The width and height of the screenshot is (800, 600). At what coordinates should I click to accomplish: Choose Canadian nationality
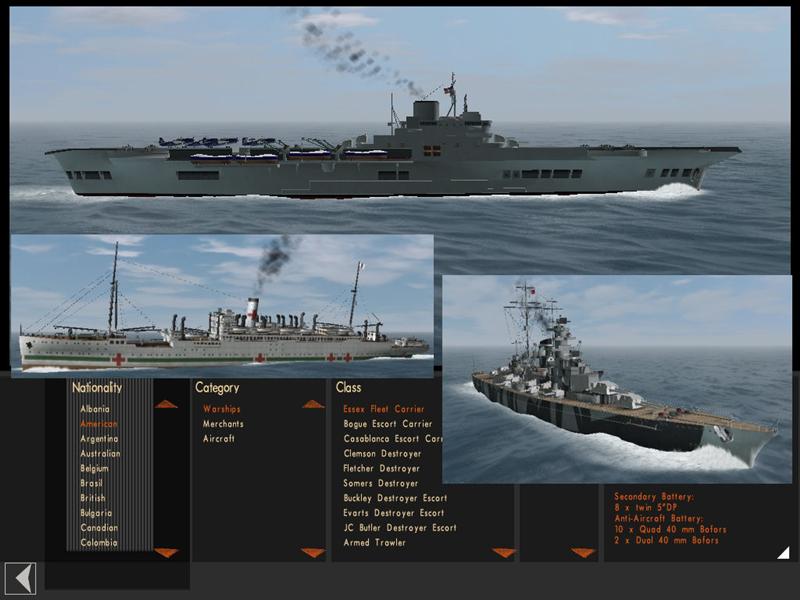(98, 528)
